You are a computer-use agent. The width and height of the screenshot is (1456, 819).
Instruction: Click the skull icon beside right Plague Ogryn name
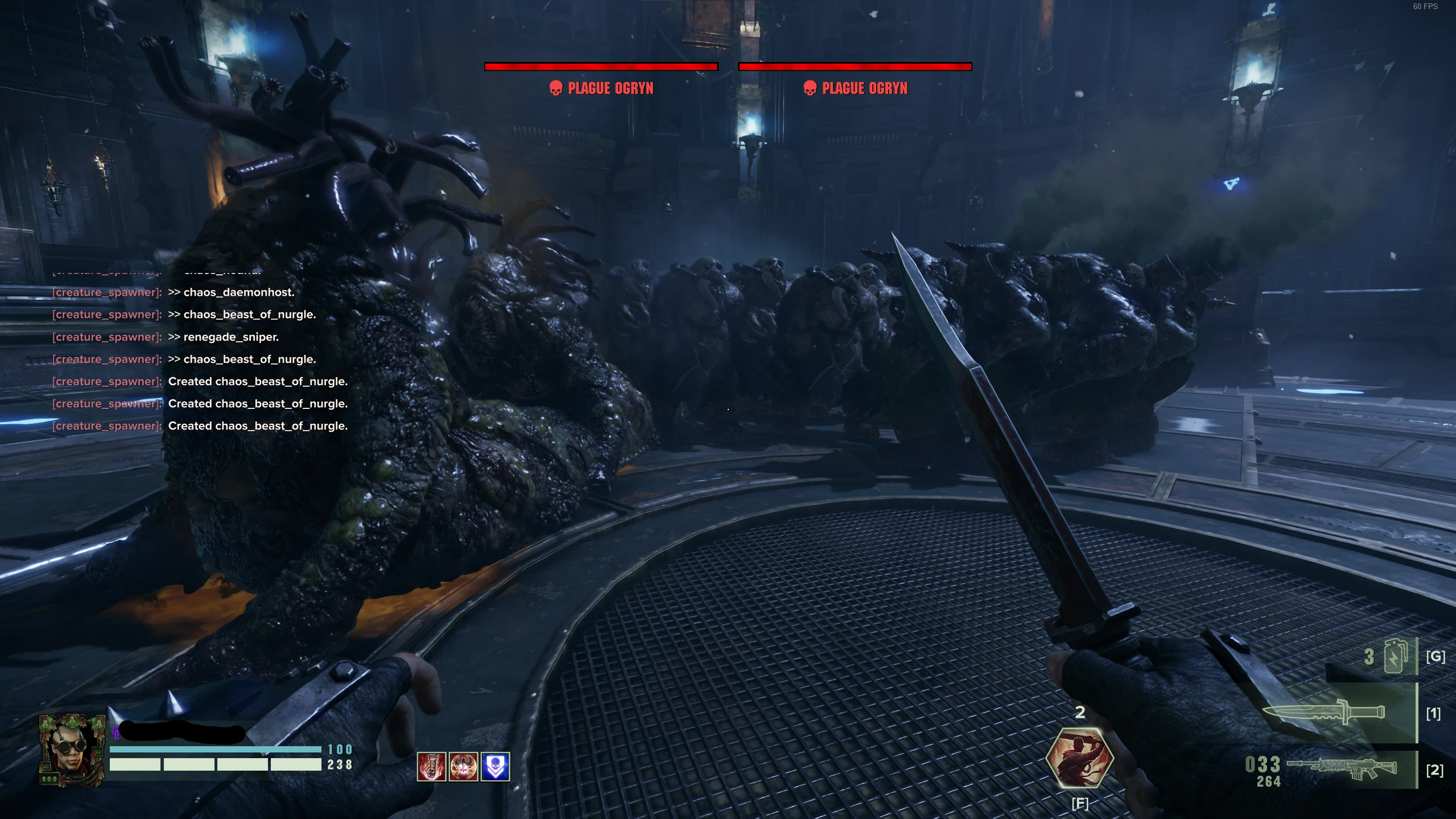tap(810, 88)
